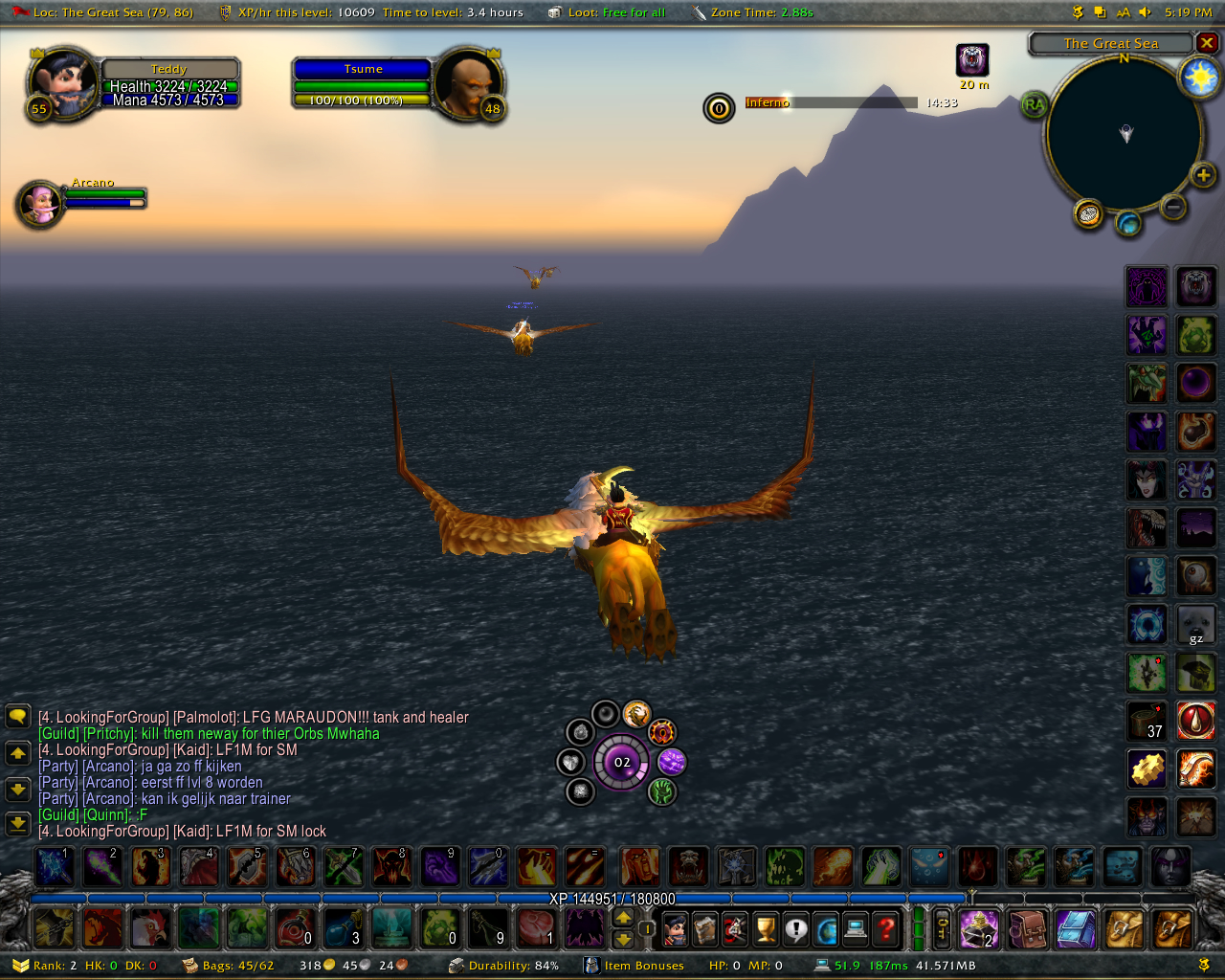This screenshot has width=1225, height=980.
Task: Open the quest log gold chalice button
Action: click(x=765, y=928)
